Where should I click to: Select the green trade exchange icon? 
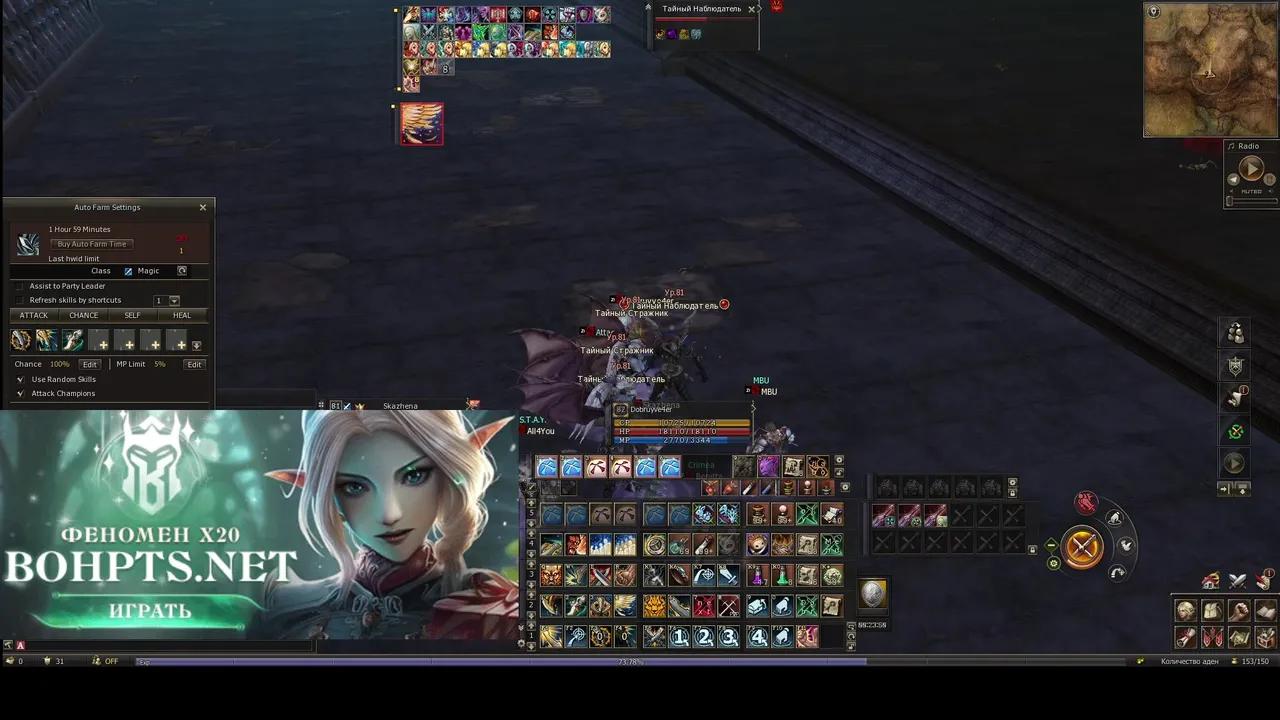[1235, 430]
